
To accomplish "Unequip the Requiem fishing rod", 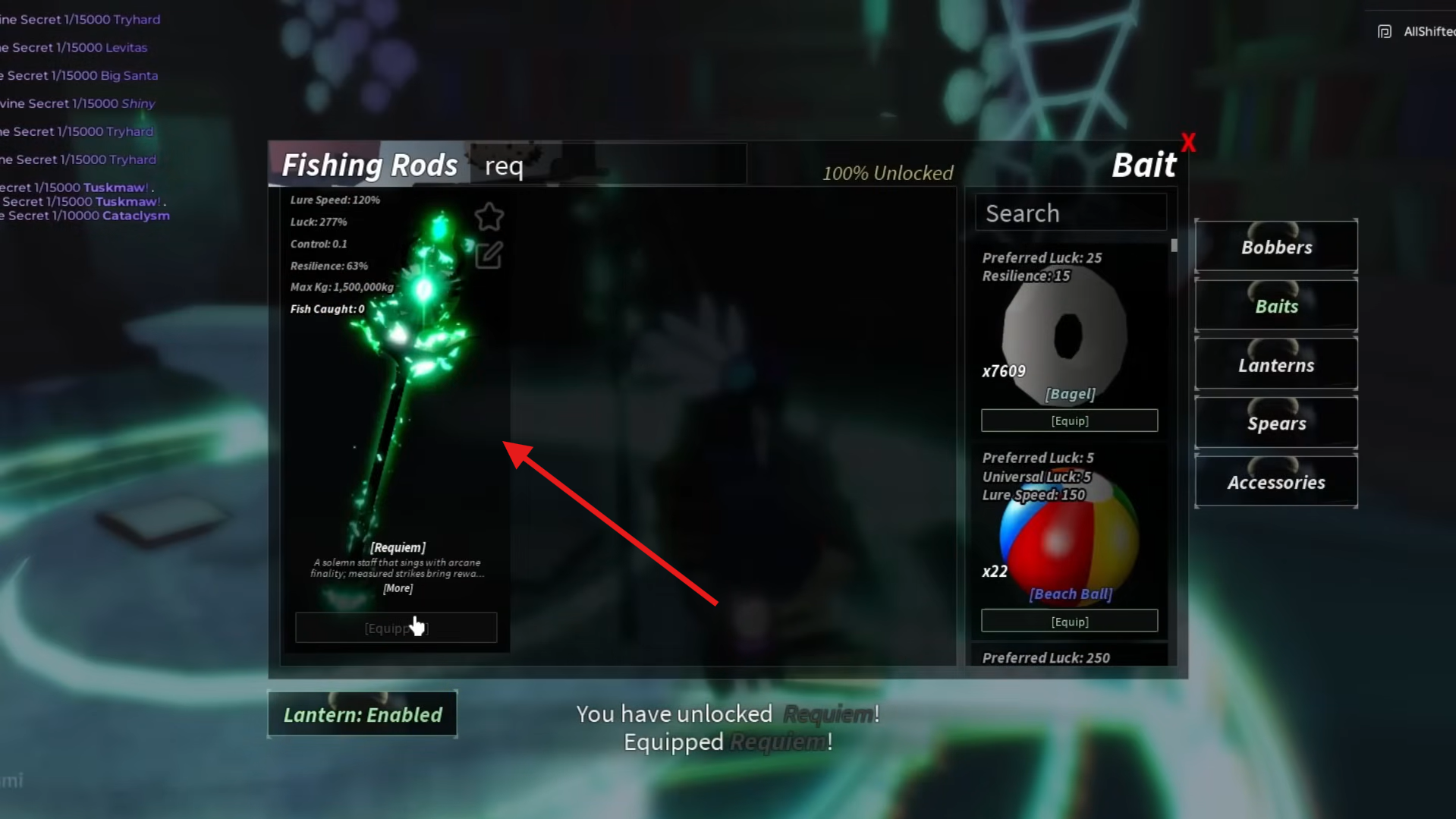I will click(396, 627).
